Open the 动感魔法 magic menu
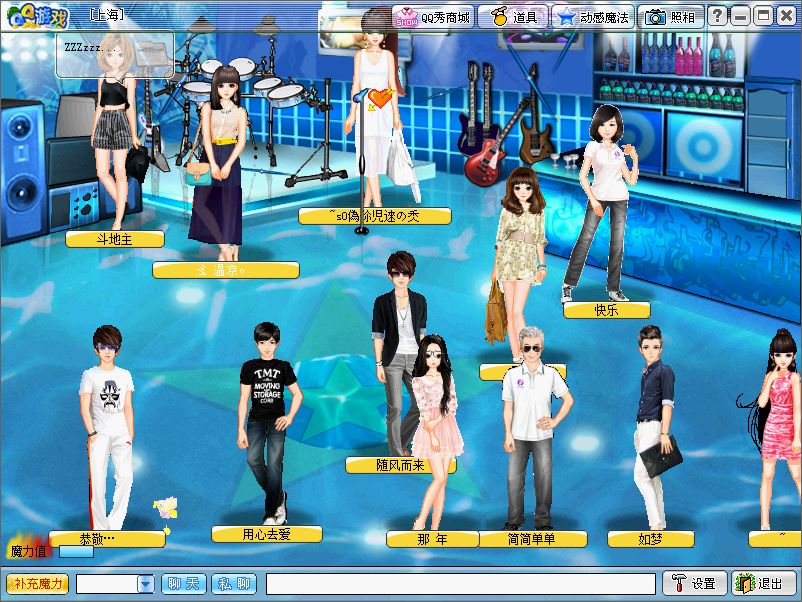This screenshot has height=602, width=802. 594,17
